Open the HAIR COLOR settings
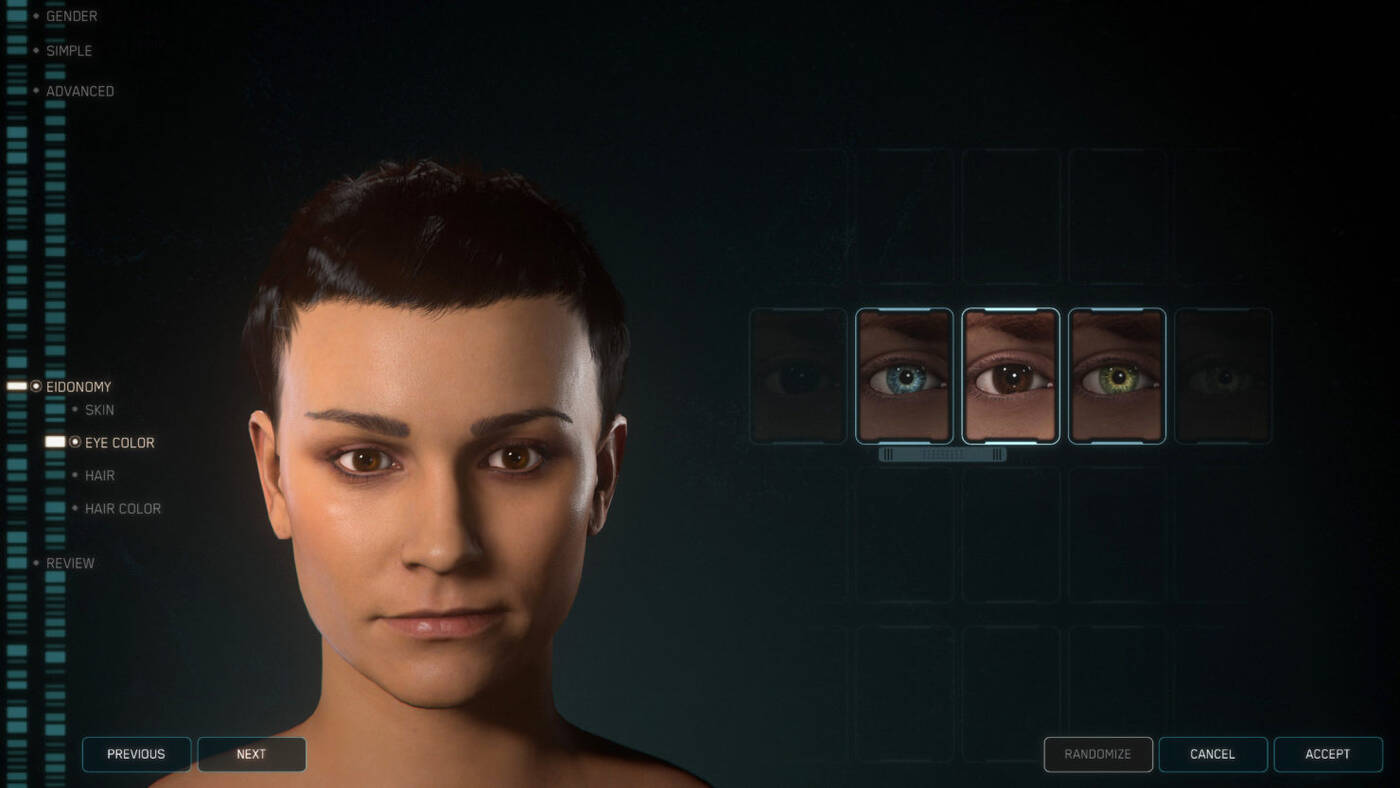This screenshot has height=788, width=1400. (x=122, y=508)
